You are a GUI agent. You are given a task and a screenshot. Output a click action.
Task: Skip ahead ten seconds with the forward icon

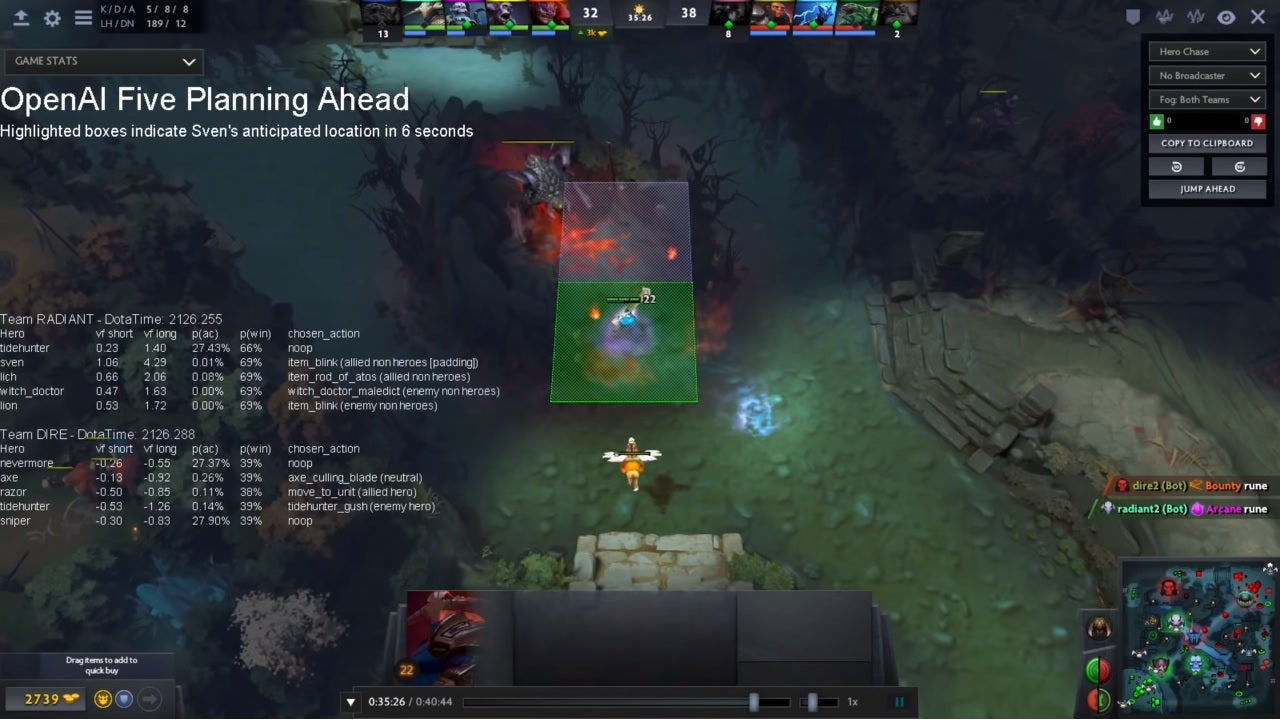pos(1239,166)
